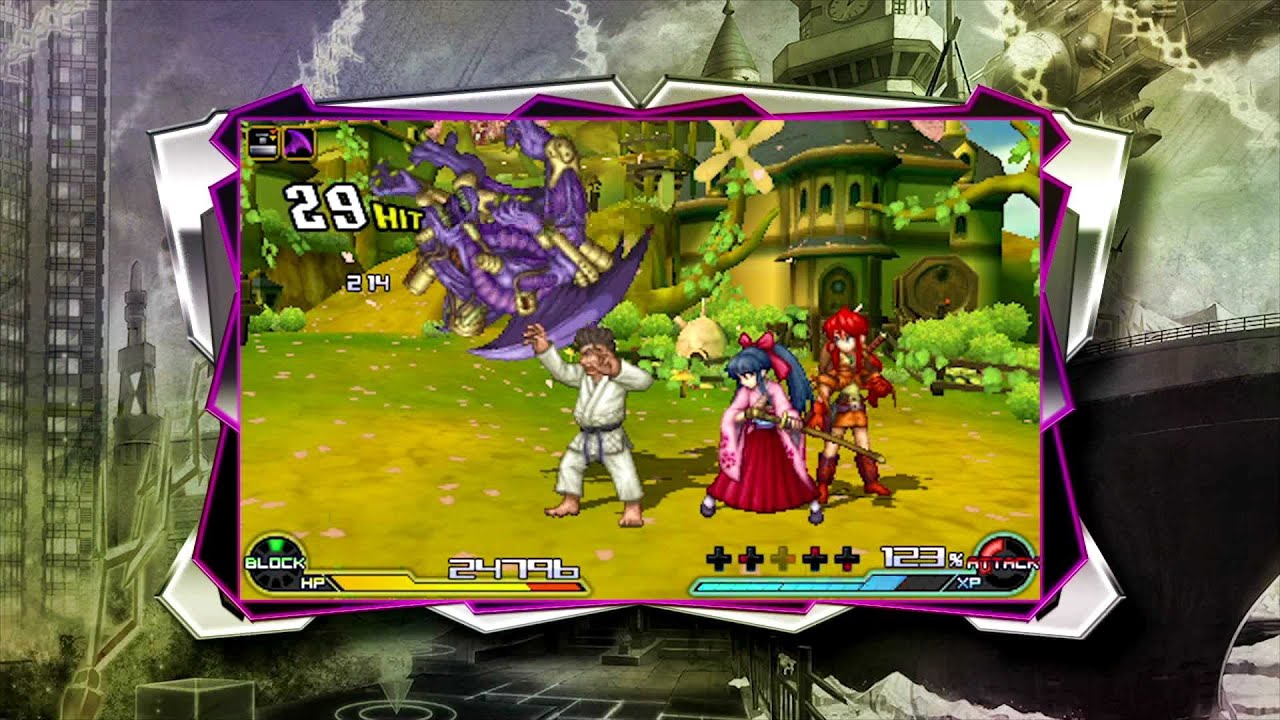Viewport: 1280px width, 720px height.
Task: Click the BLOCK gauge emblem
Action: point(274,562)
